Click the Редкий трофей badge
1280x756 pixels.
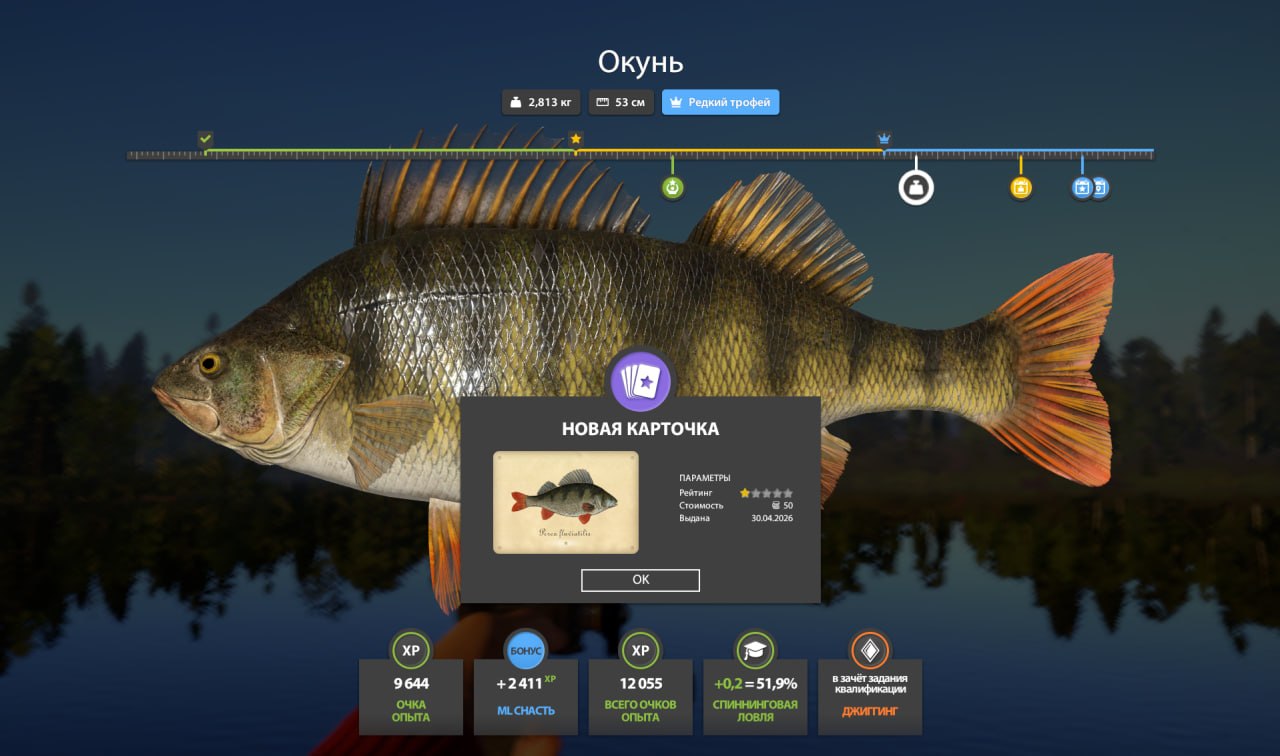click(720, 102)
